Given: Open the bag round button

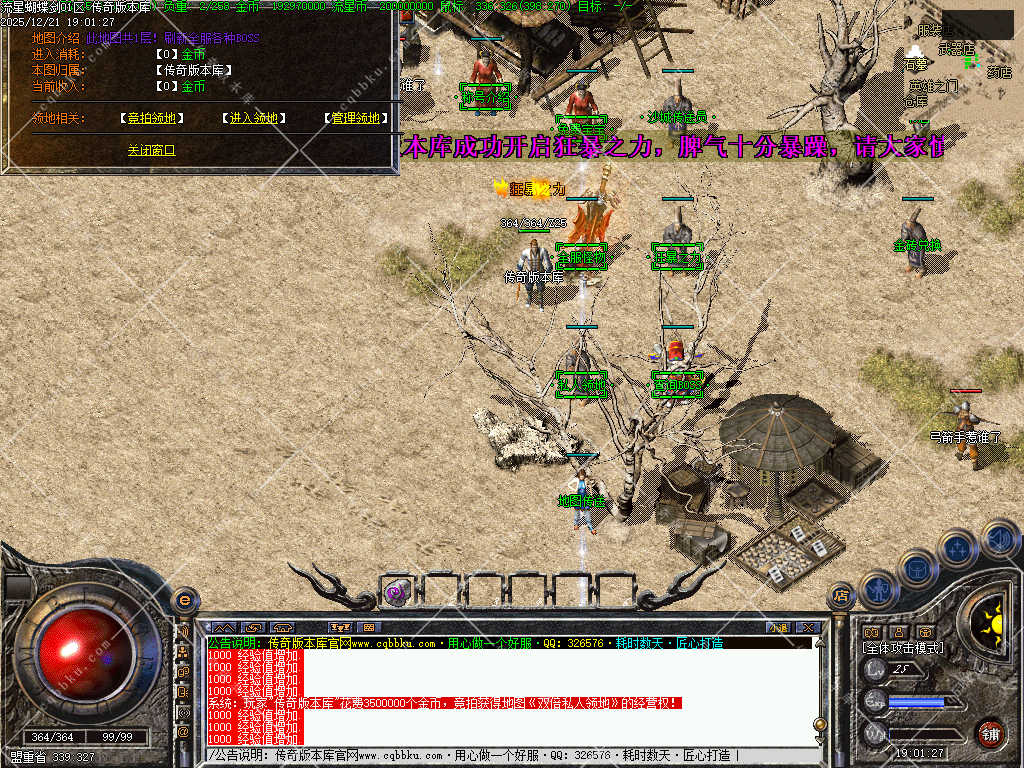Looking at the screenshot, I should [917, 568].
